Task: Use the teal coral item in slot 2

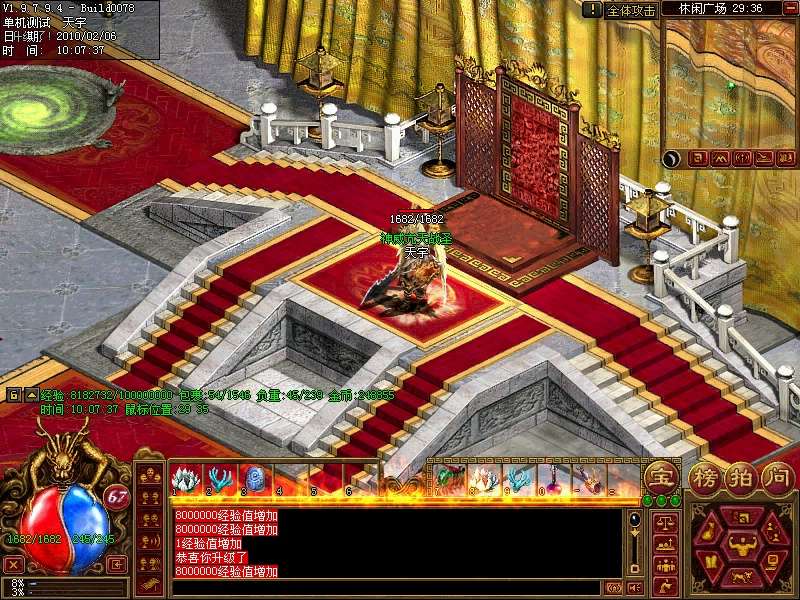Action: [217, 478]
